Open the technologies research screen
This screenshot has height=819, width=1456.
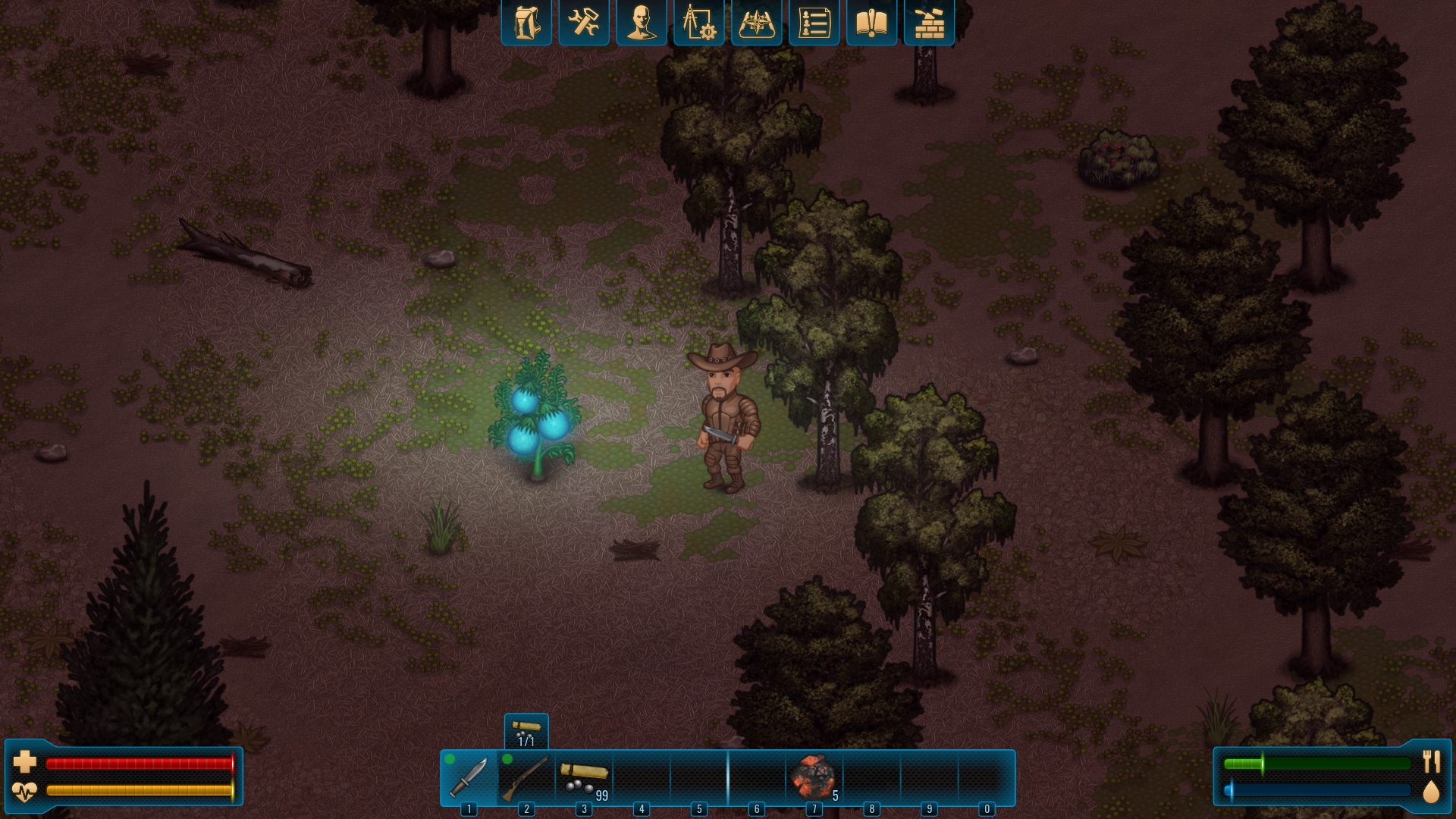click(x=698, y=23)
